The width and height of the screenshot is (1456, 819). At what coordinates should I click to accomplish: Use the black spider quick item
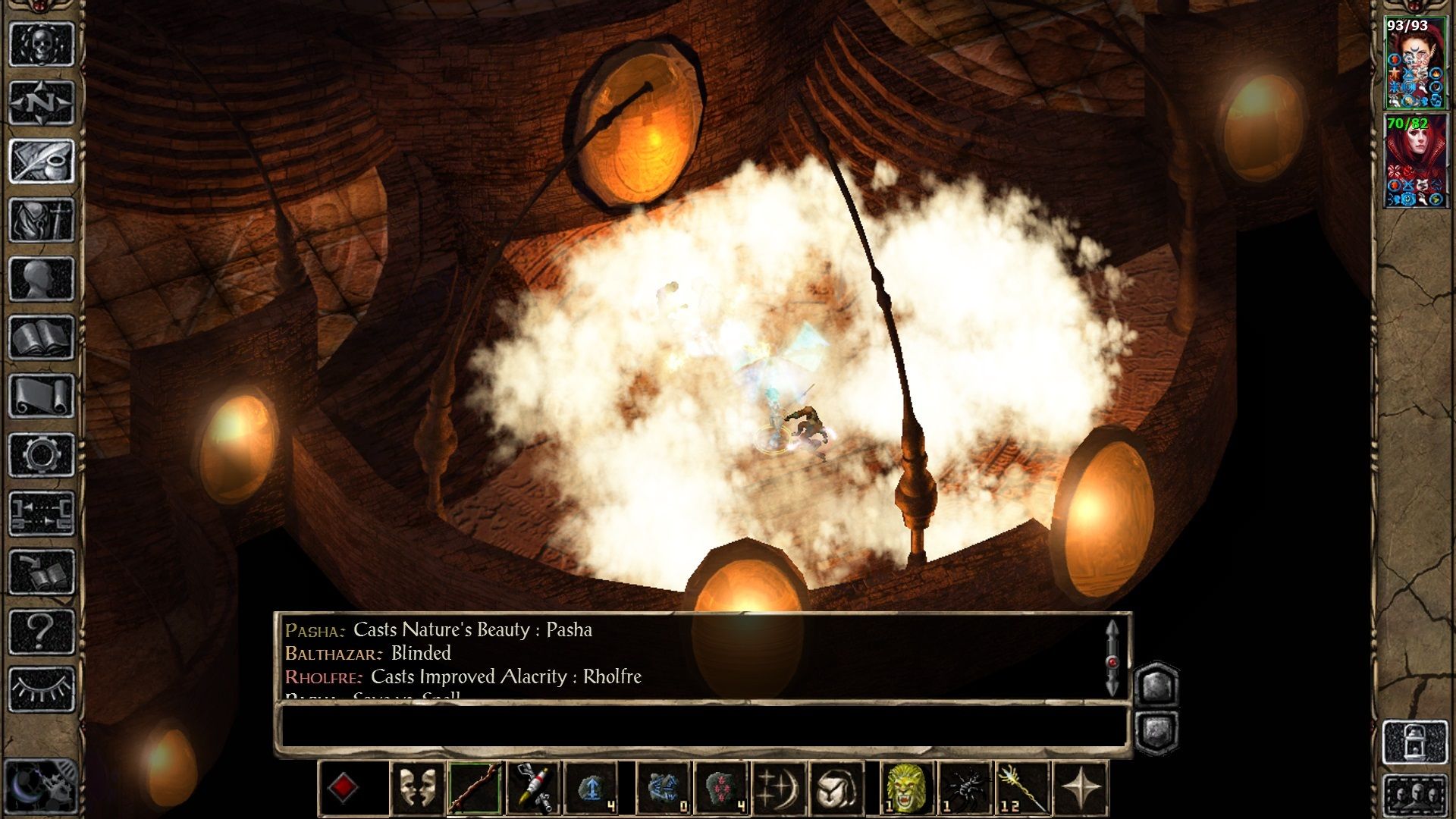click(x=965, y=789)
